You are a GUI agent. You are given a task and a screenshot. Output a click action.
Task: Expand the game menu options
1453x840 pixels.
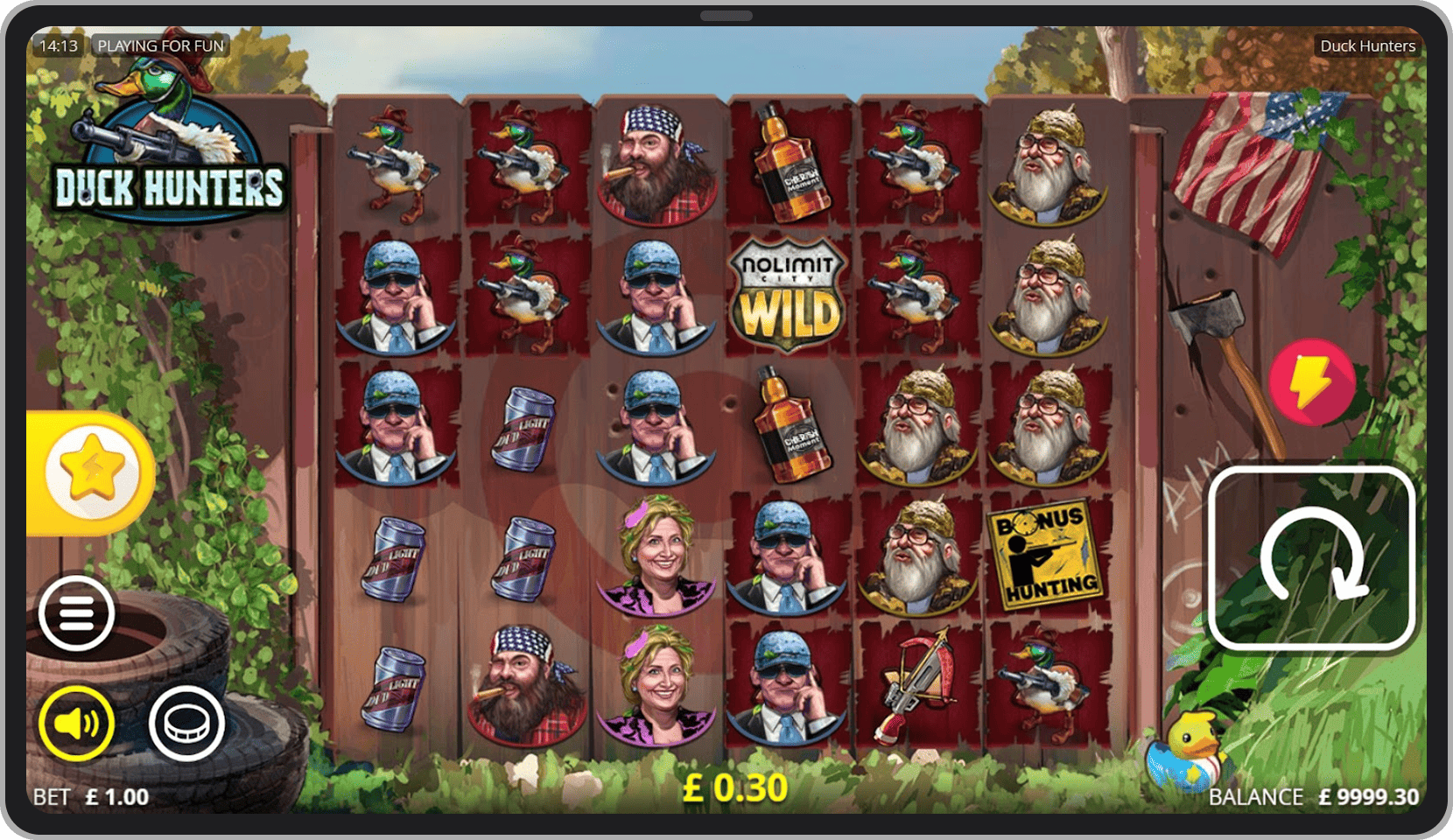point(76,612)
